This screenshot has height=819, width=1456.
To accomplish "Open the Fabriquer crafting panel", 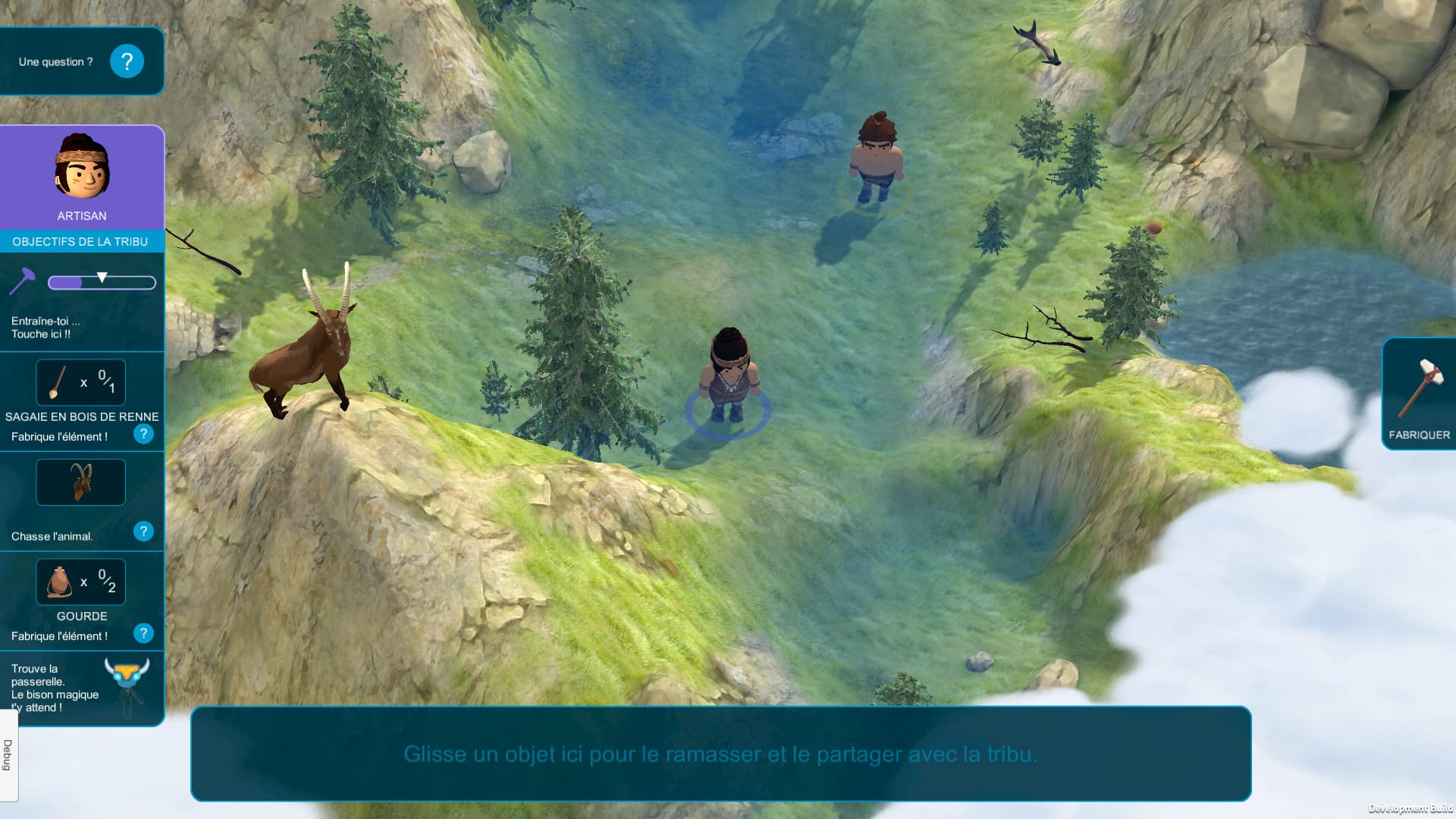I will pos(1418,394).
